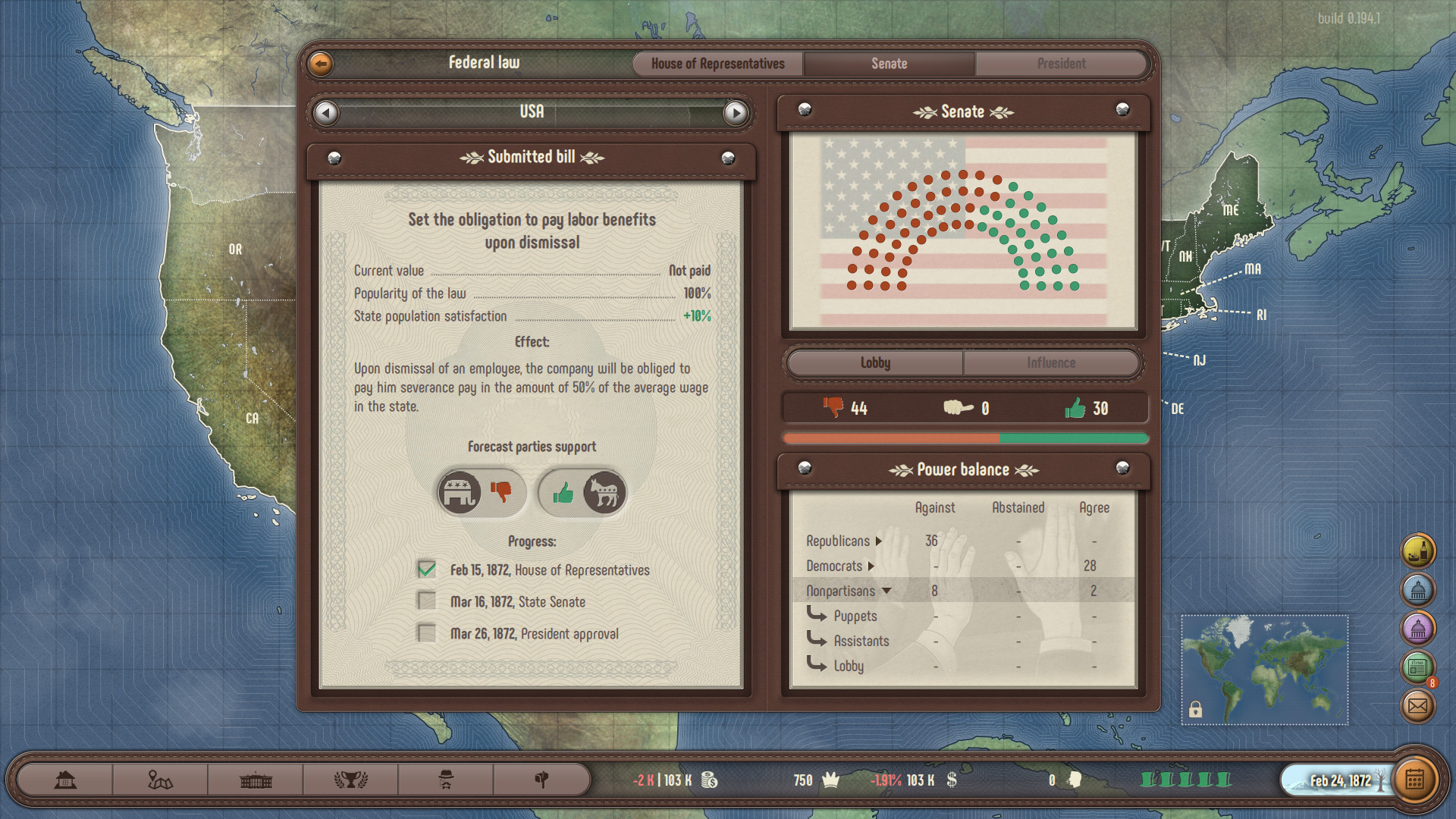This screenshot has height=819, width=1456.
Task: Expand the Republicans row
Action: pos(880,541)
